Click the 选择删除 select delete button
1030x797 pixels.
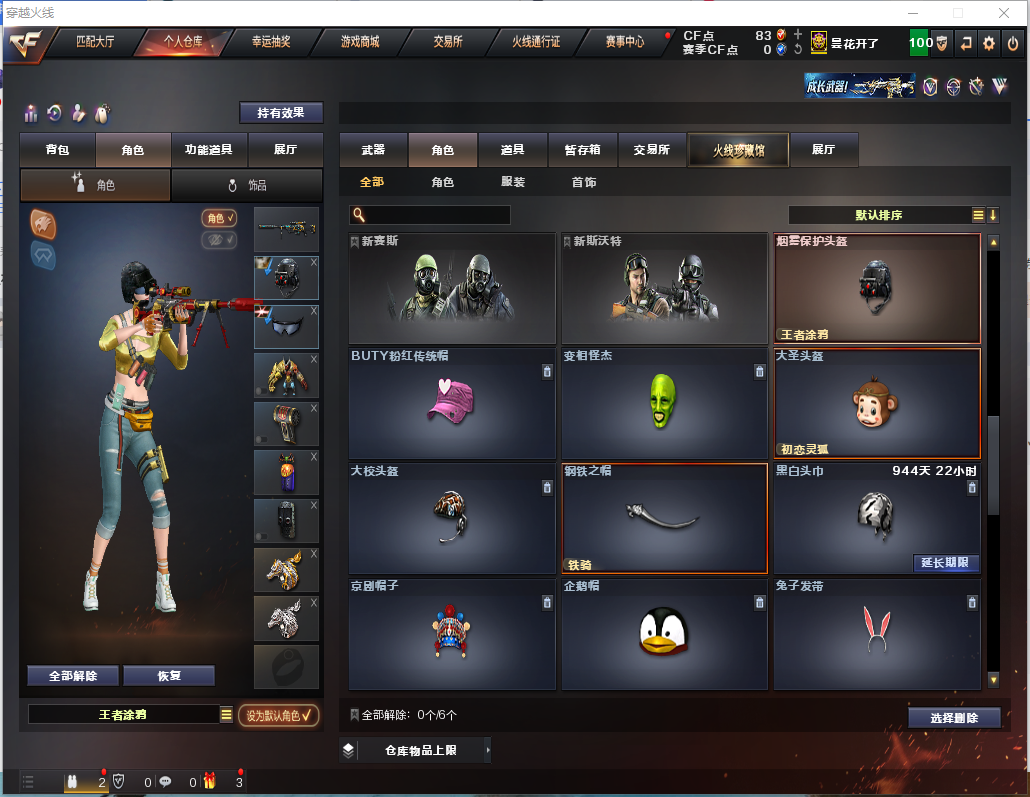(x=954, y=718)
